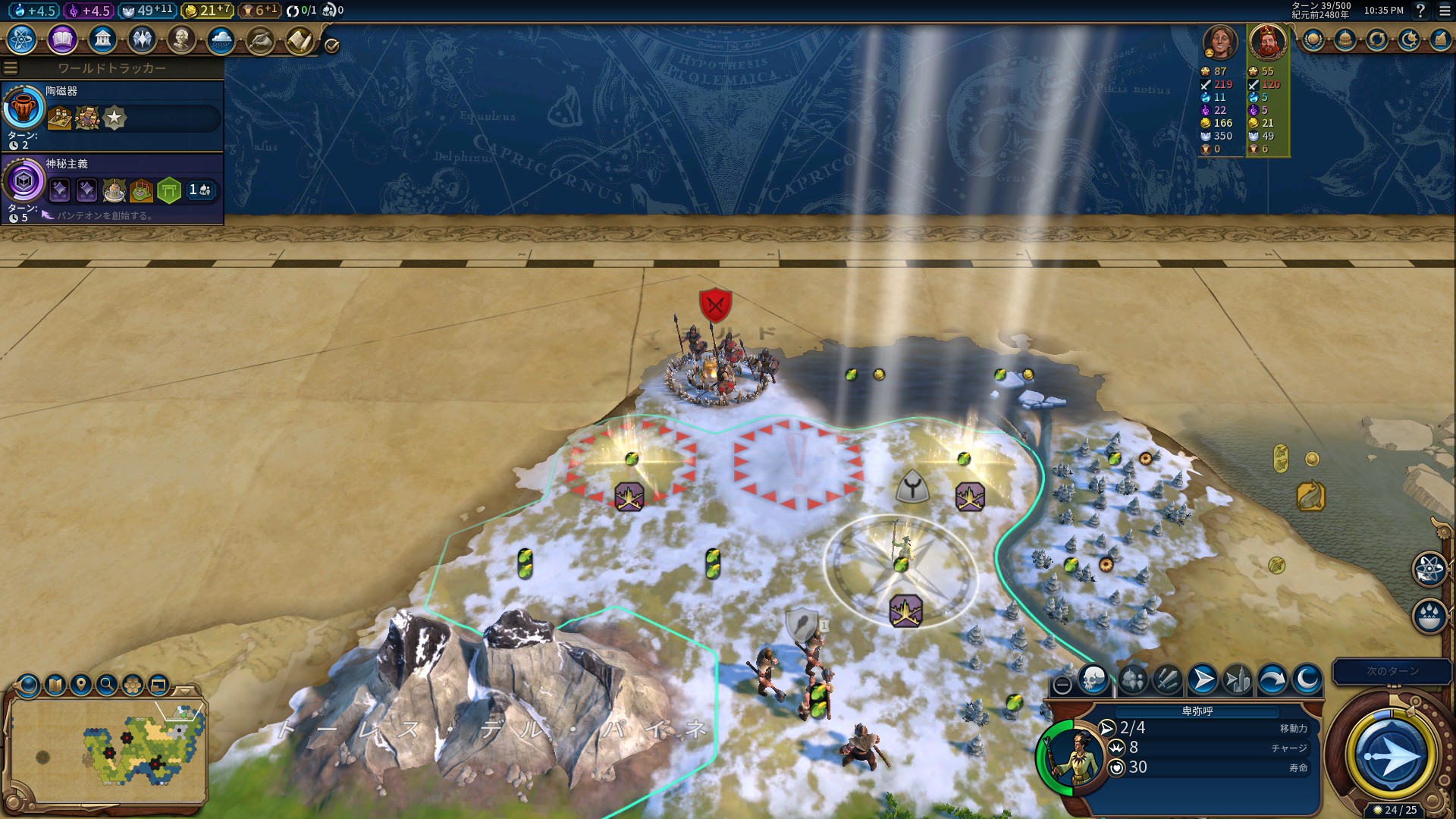Skip Himiko's turn with the curved arrow
The width and height of the screenshot is (1456, 819).
coord(1272,679)
